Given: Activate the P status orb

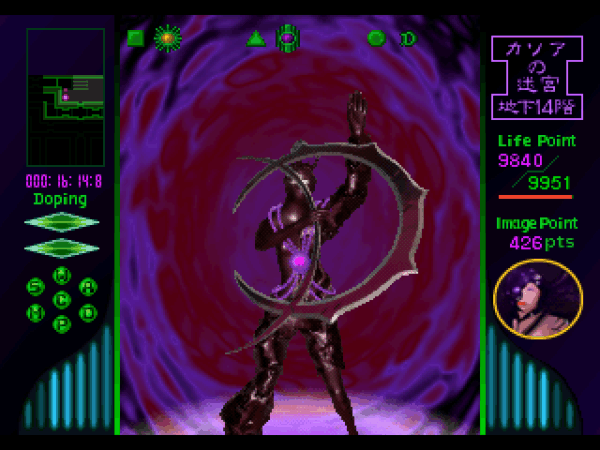Looking at the screenshot, I should (62, 324).
